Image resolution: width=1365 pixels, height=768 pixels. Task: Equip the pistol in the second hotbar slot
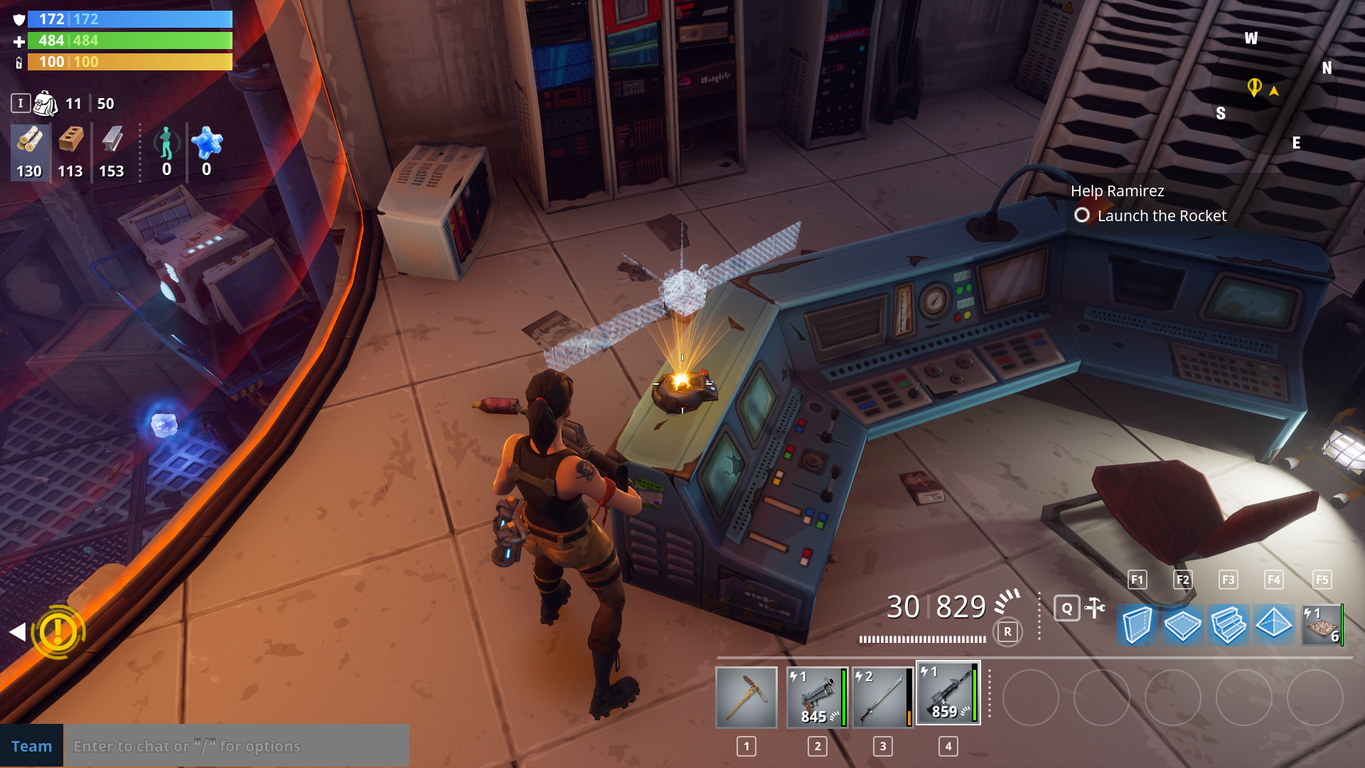817,697
